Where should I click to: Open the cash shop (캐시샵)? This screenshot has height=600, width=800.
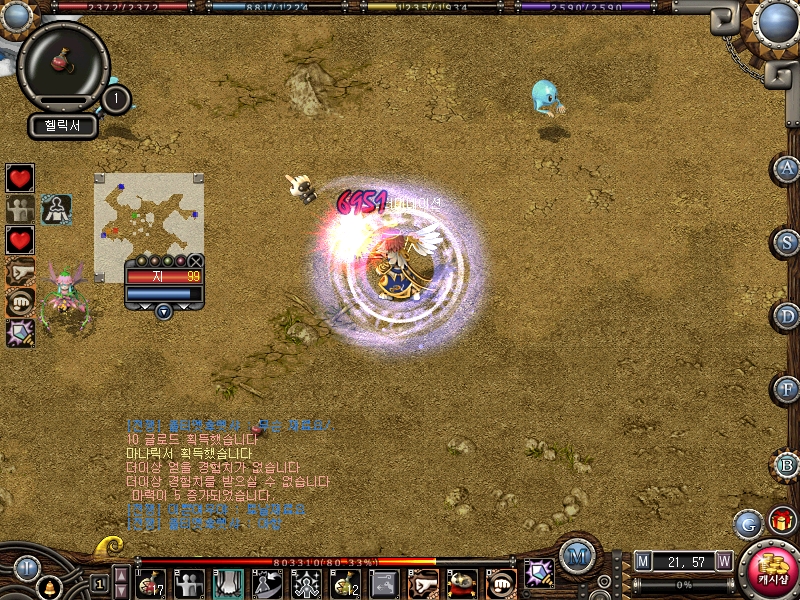click(x=772, y=571)
